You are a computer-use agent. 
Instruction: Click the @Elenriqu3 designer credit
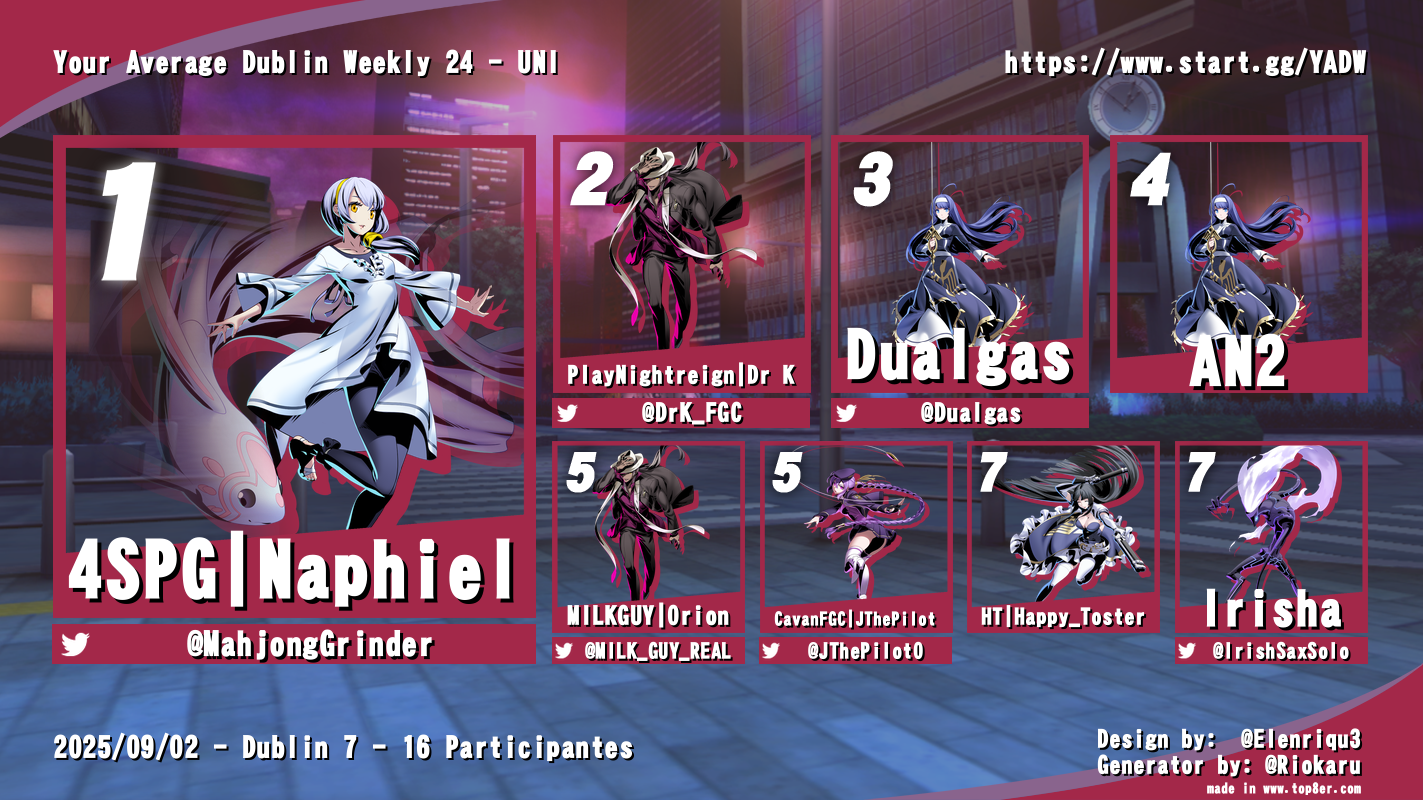click(1300, 740)
